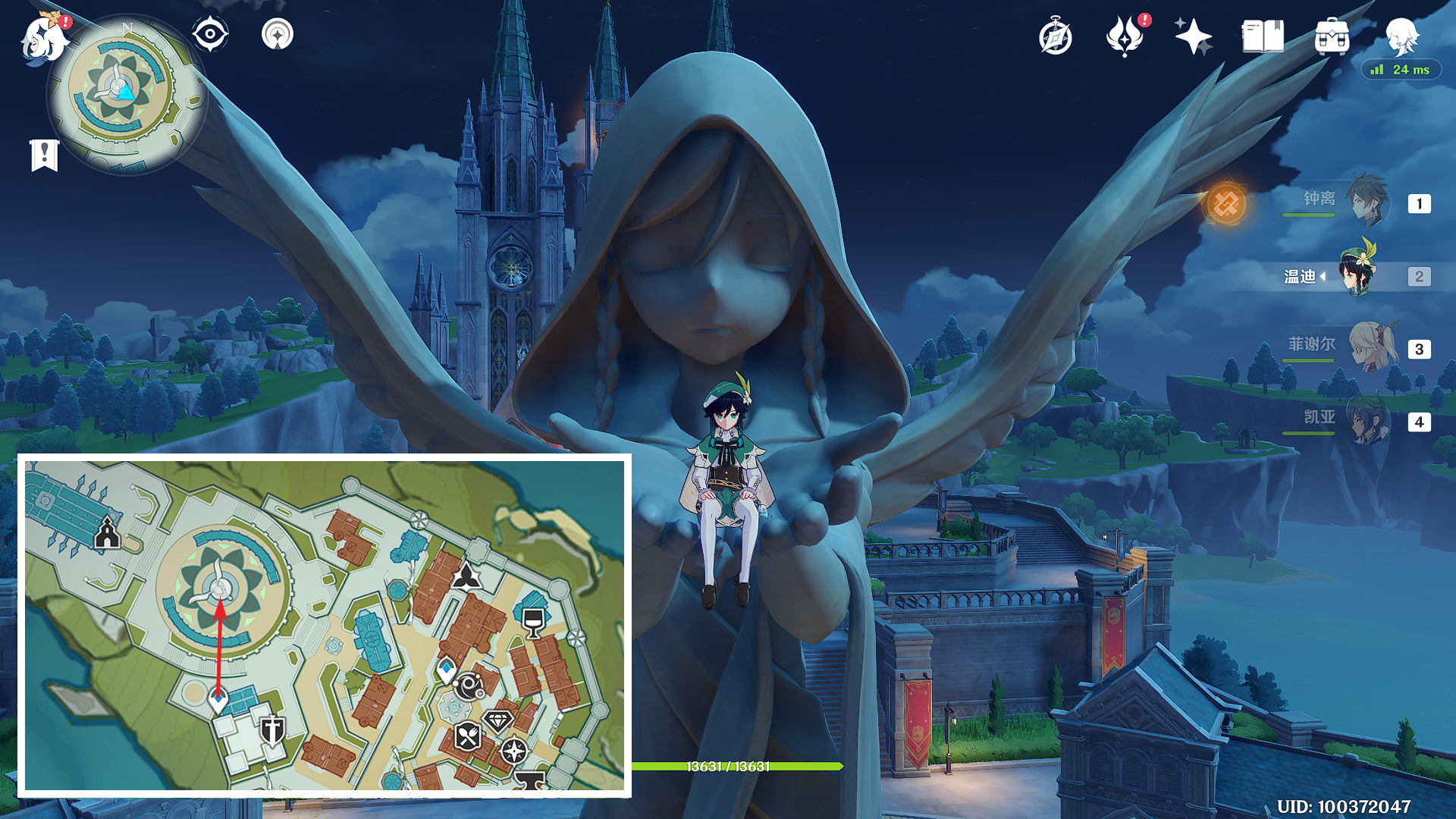Toggle the elemental sight eye icon

click(210, 34)
